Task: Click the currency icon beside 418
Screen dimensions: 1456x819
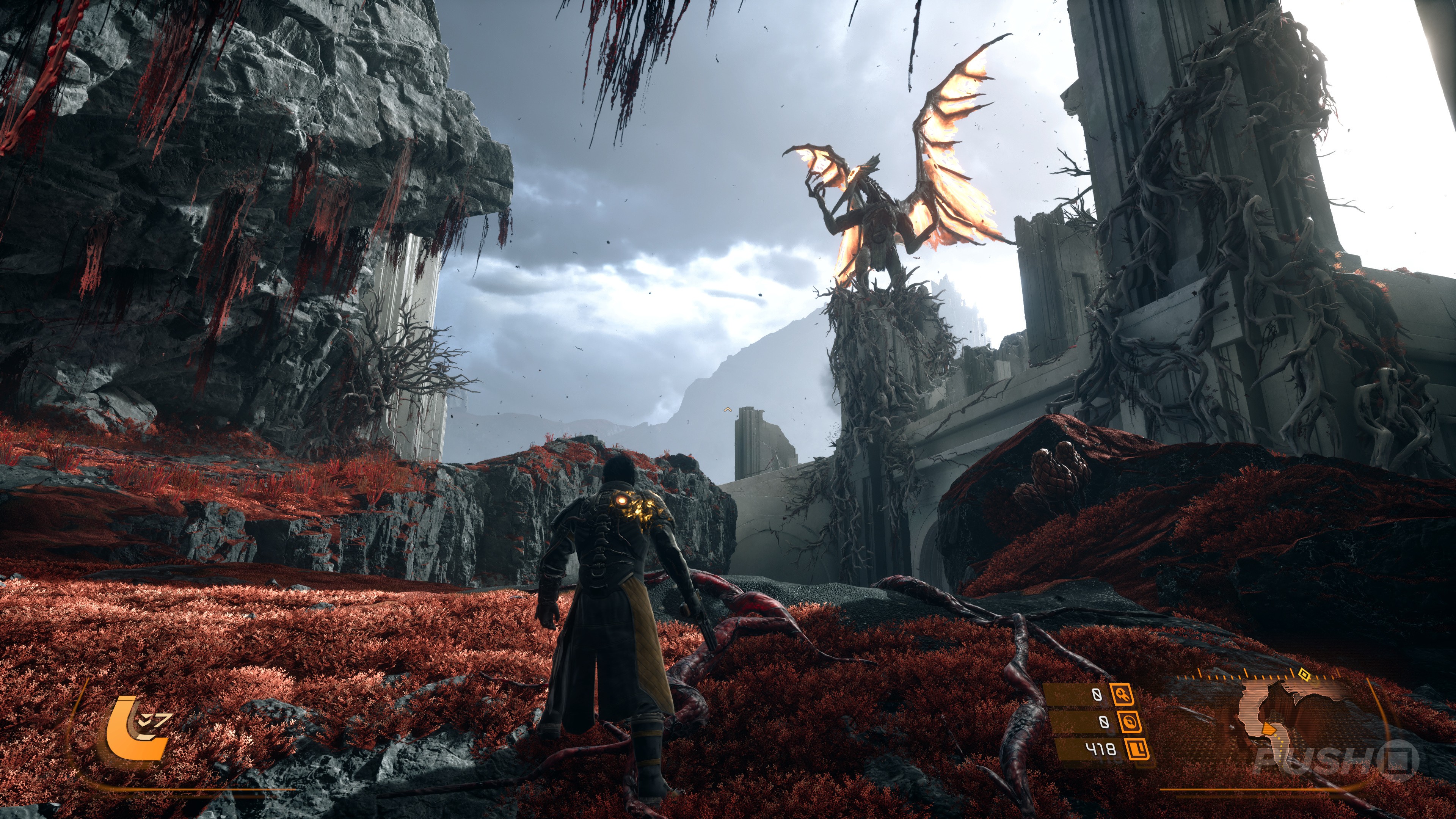Action: pos(1137,750)
